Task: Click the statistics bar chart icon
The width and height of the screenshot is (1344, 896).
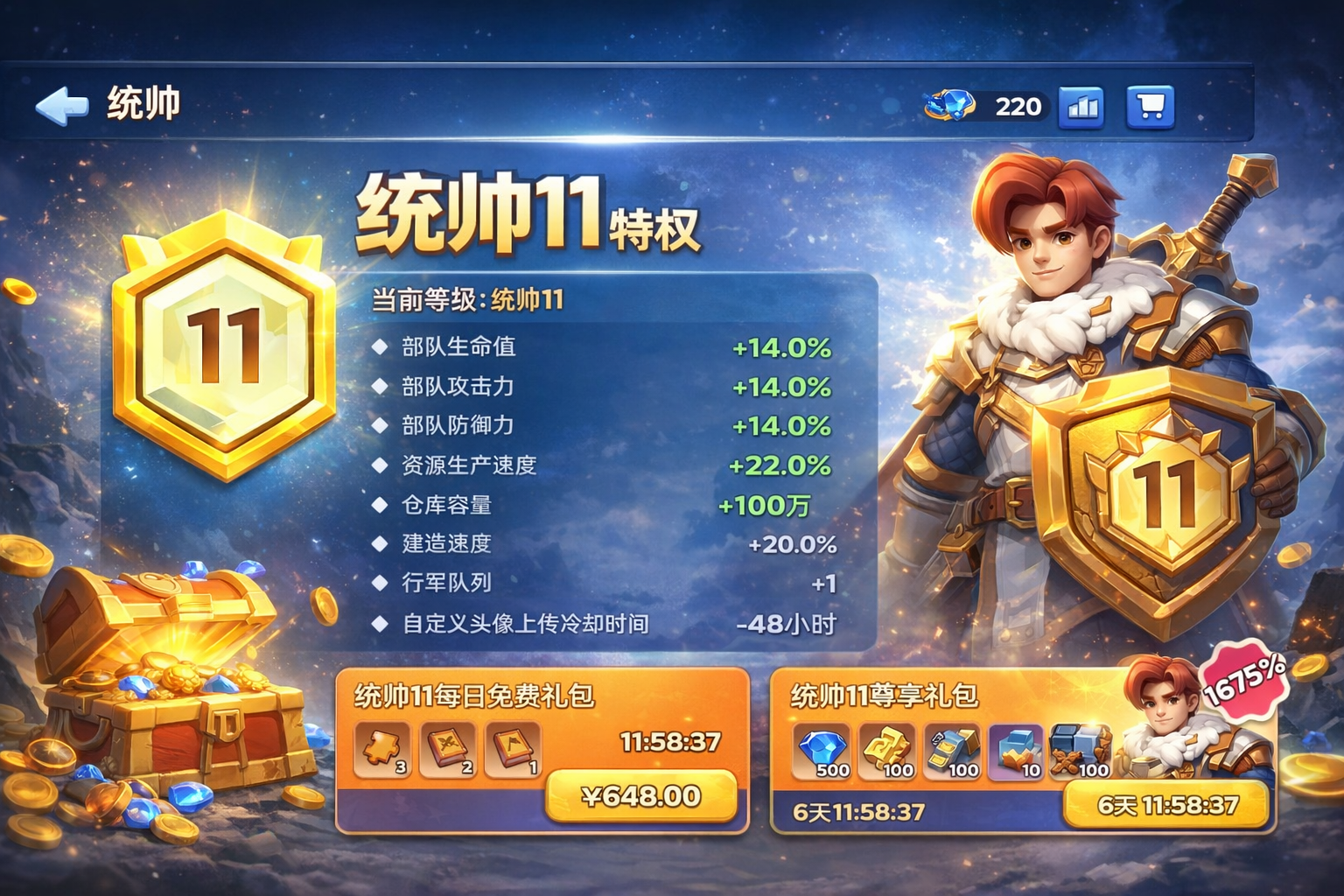Action: point(1081,106)
